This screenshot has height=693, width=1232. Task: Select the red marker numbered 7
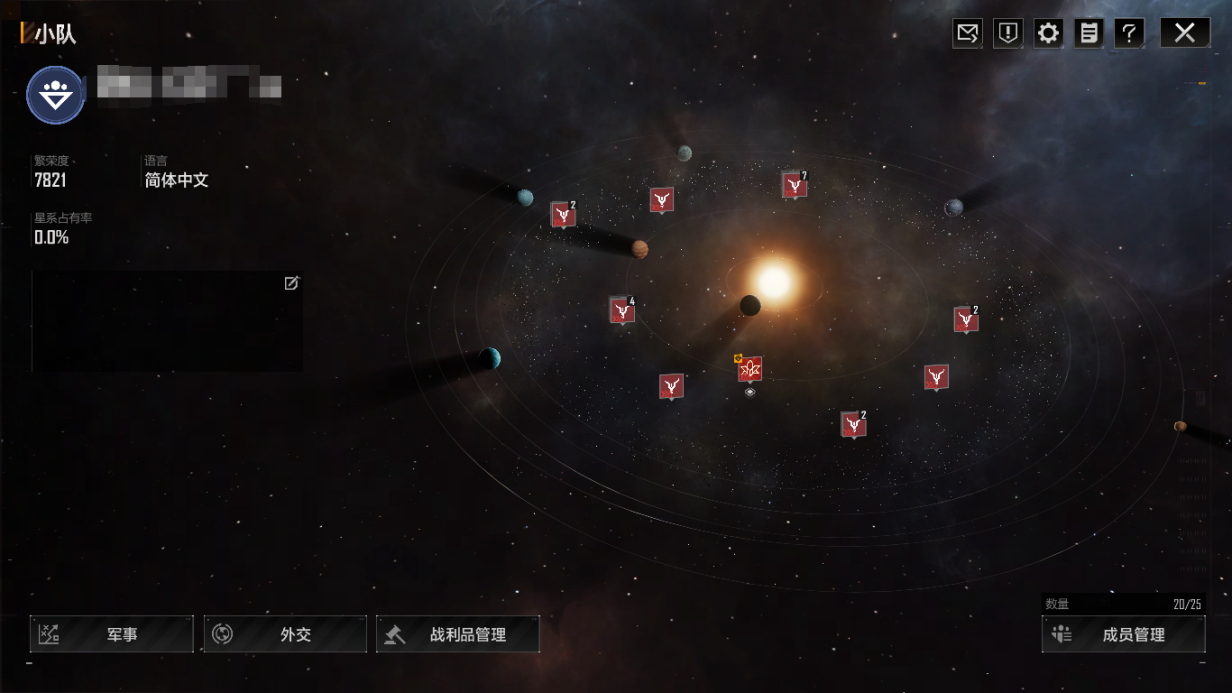point(794,185)
